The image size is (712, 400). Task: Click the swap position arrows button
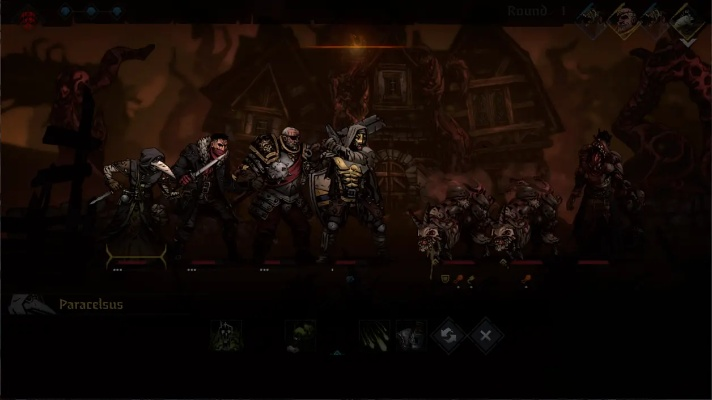[447, 335]
